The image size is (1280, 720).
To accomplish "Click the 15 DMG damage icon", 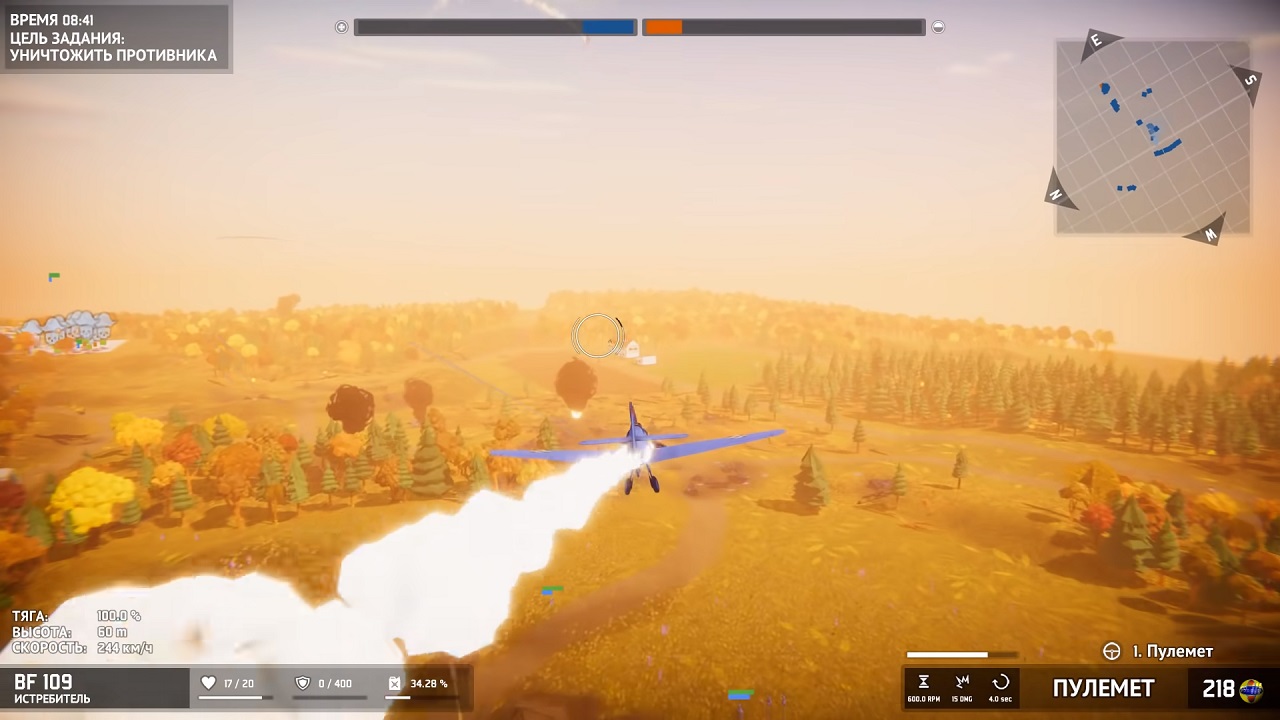I will [962, 680].
